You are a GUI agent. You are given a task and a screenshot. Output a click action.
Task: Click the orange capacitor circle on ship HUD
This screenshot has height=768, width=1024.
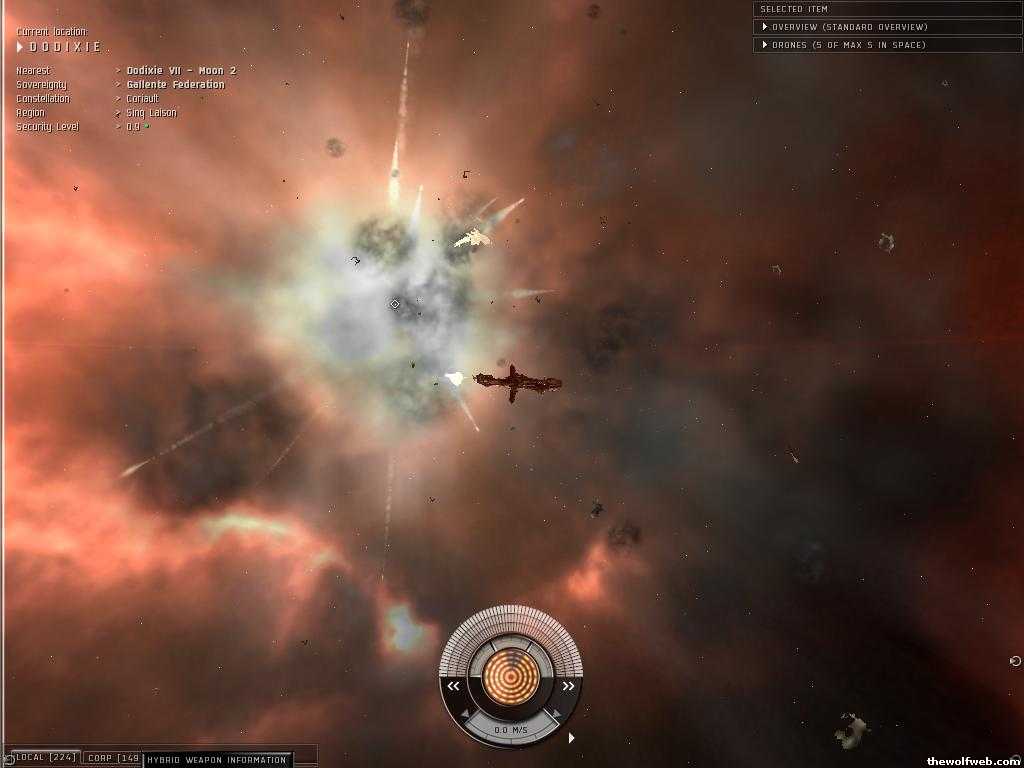pos(510,677)
